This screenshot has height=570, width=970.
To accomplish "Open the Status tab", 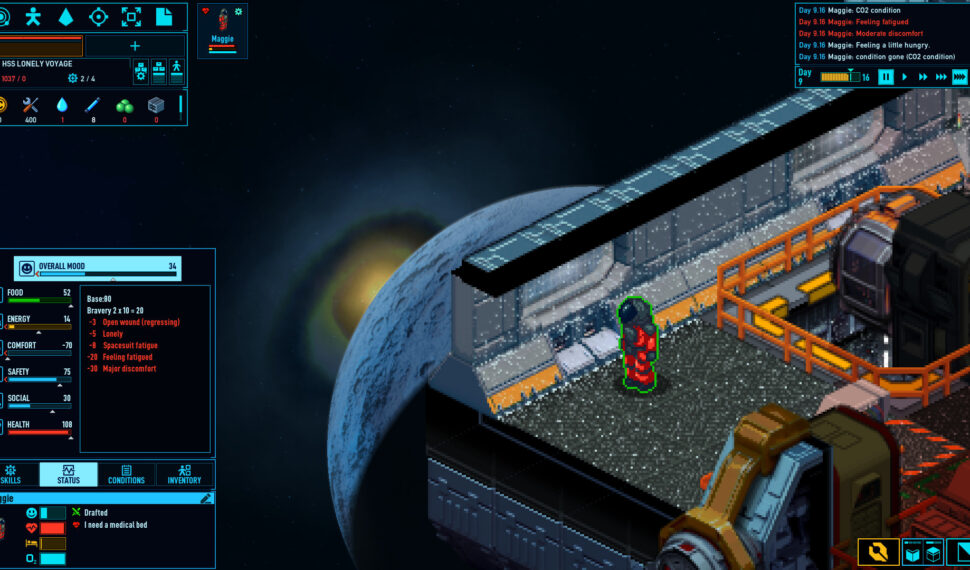I will [68, 474].
